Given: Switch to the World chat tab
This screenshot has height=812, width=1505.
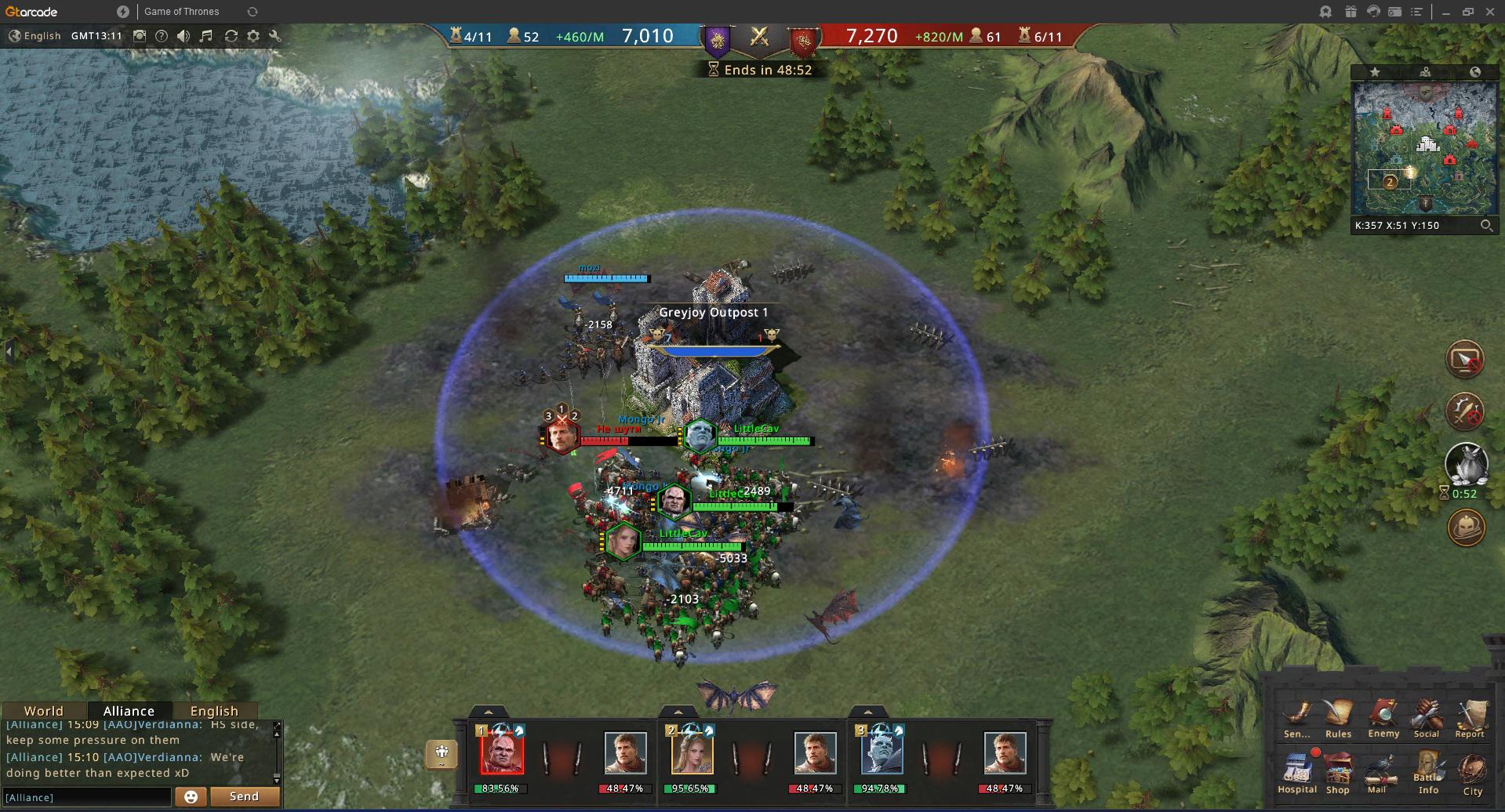Looking at the screenshot, I should click(x=43, y=711).
